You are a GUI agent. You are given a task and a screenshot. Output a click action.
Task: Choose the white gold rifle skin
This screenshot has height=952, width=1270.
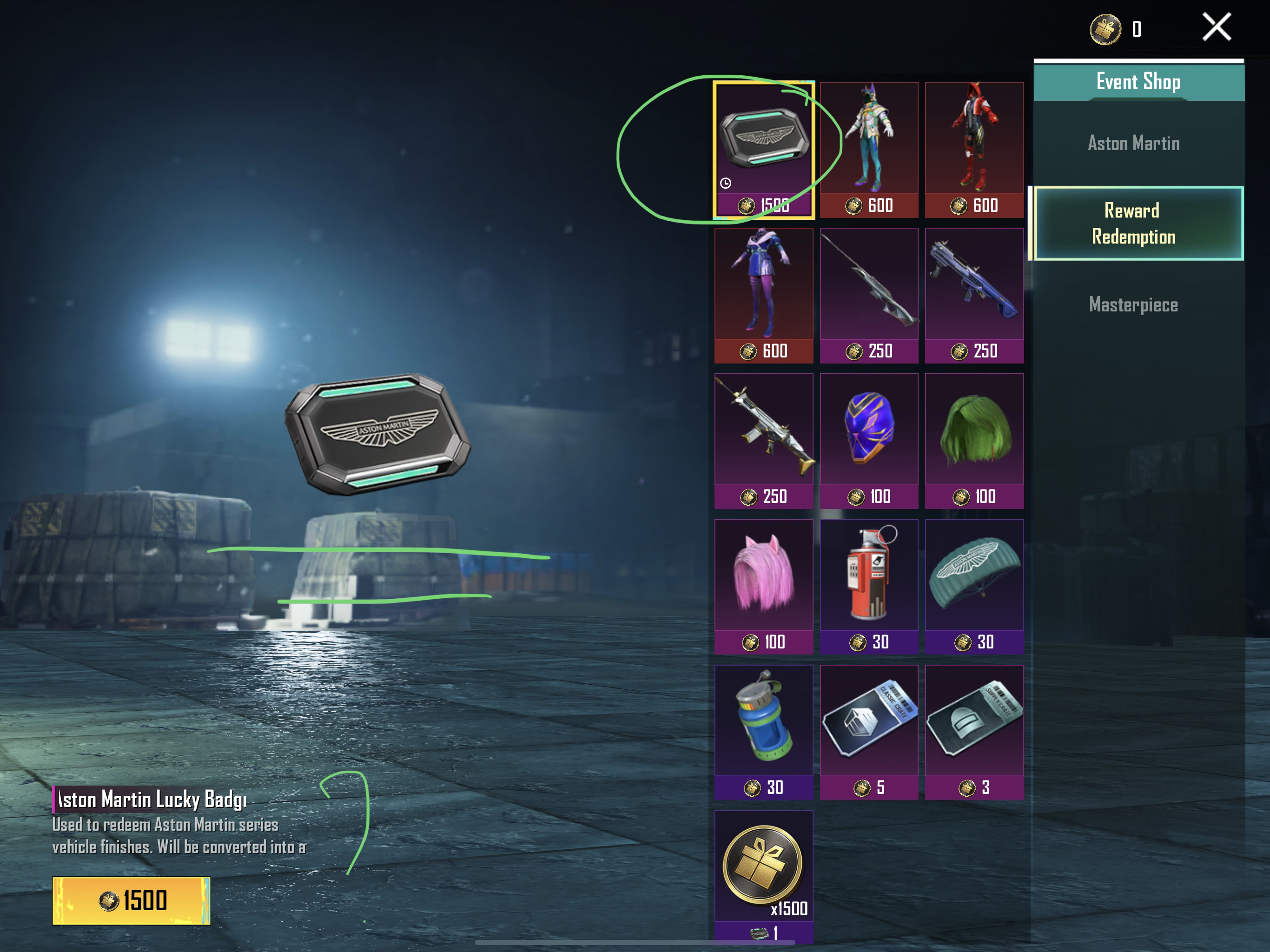tap(764, 440)
